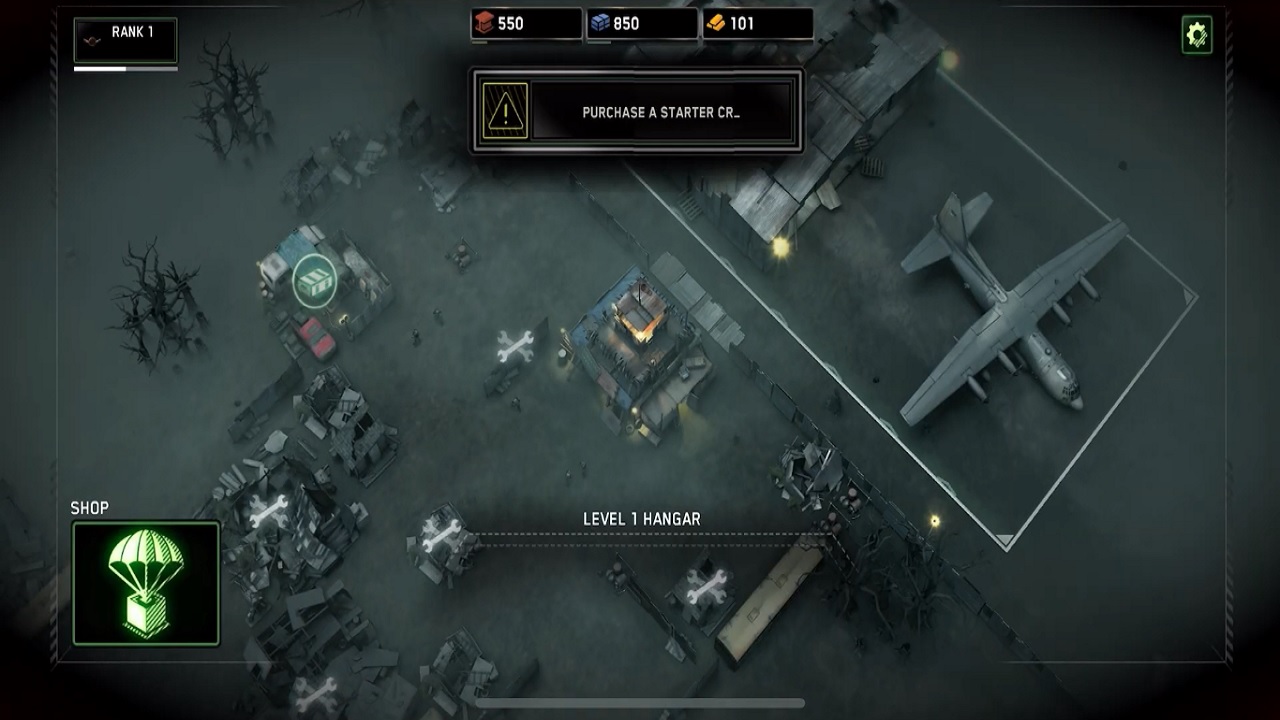
Task: Open the RANK 1 badge
Action: 126,39
